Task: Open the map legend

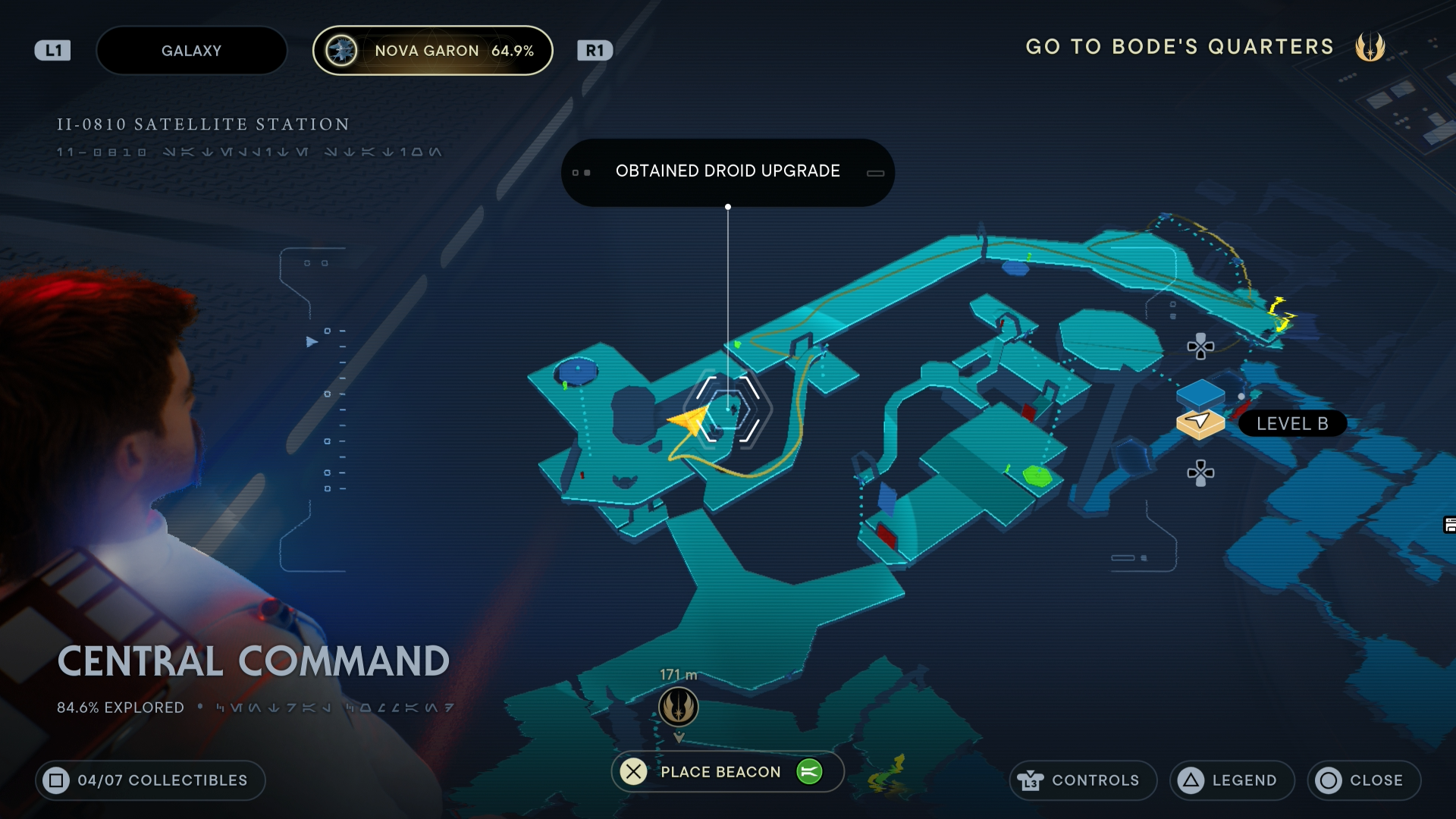Action: pos(1232,780)
